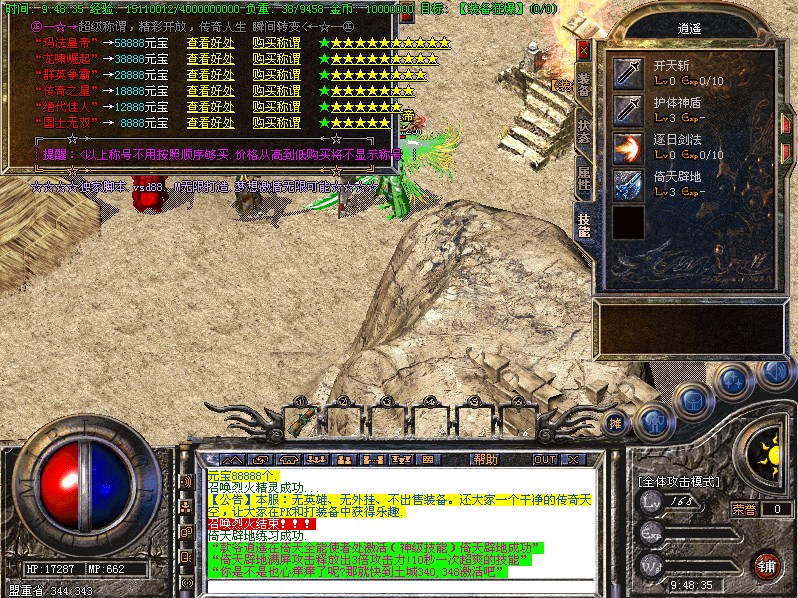Open the 帮助 help button above chat
The image size is (798, 598).
click(485, 459)
